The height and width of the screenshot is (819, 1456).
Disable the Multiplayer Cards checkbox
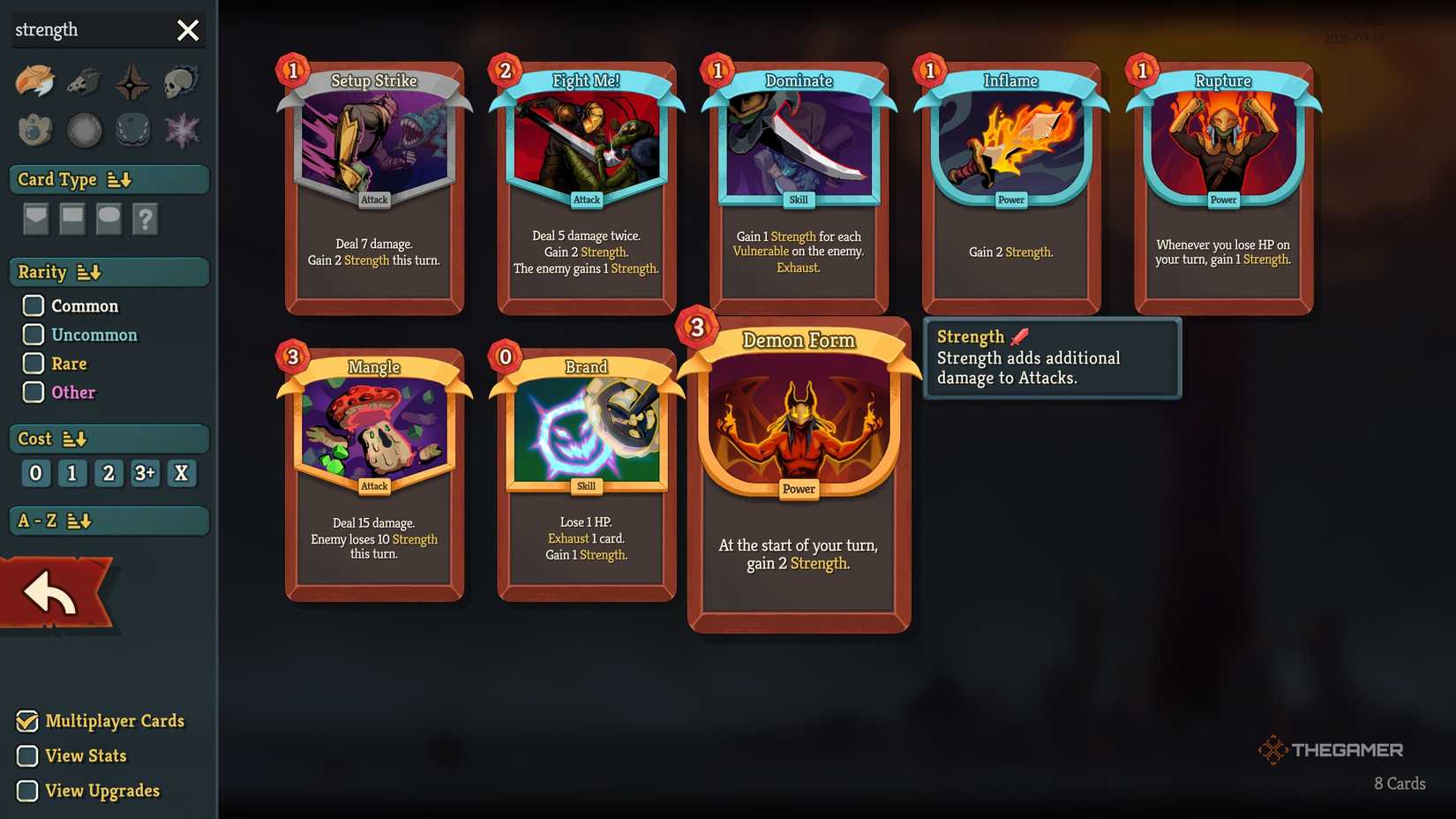27,721
